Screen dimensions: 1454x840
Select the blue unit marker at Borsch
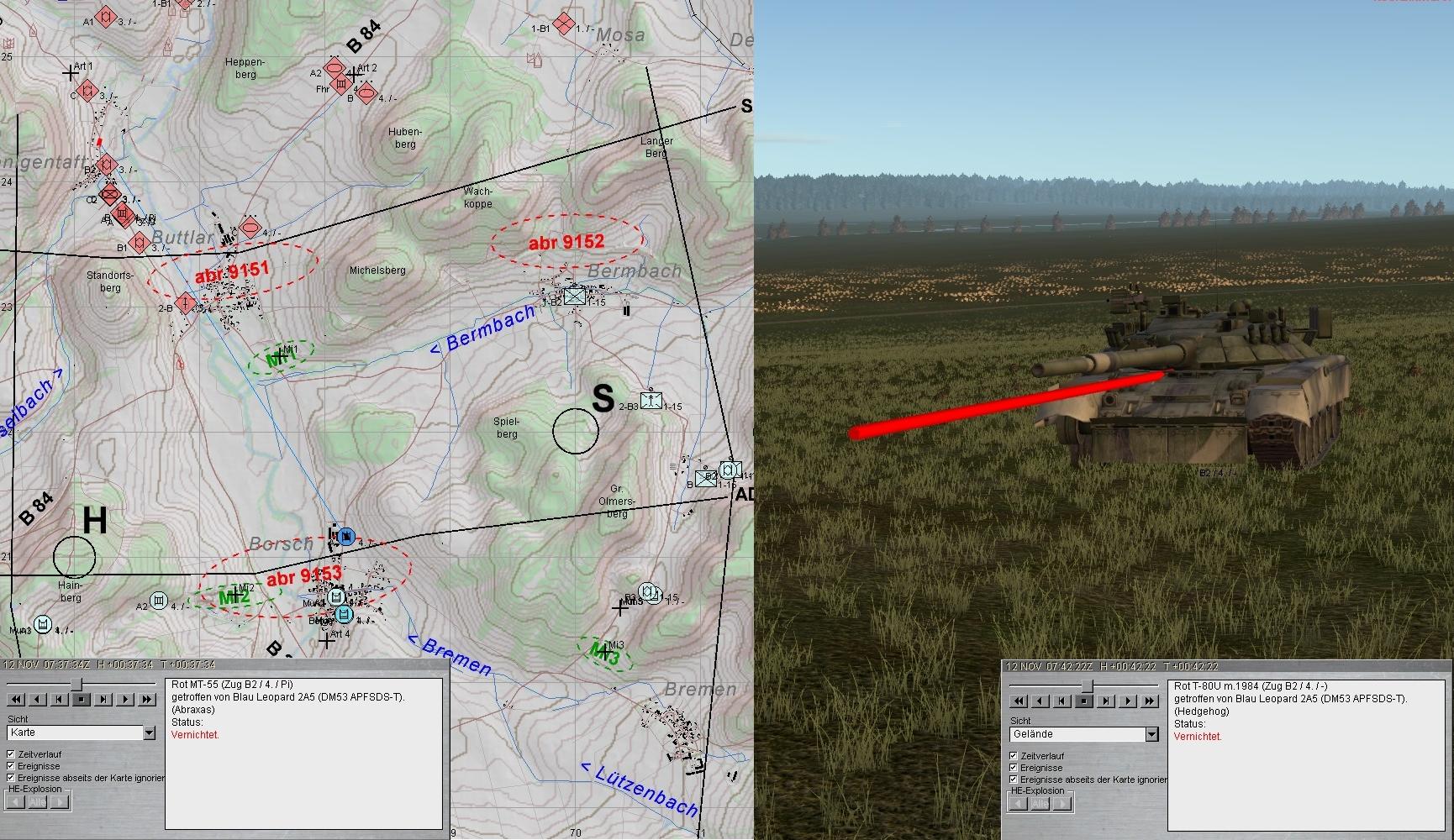coord(345,537)
